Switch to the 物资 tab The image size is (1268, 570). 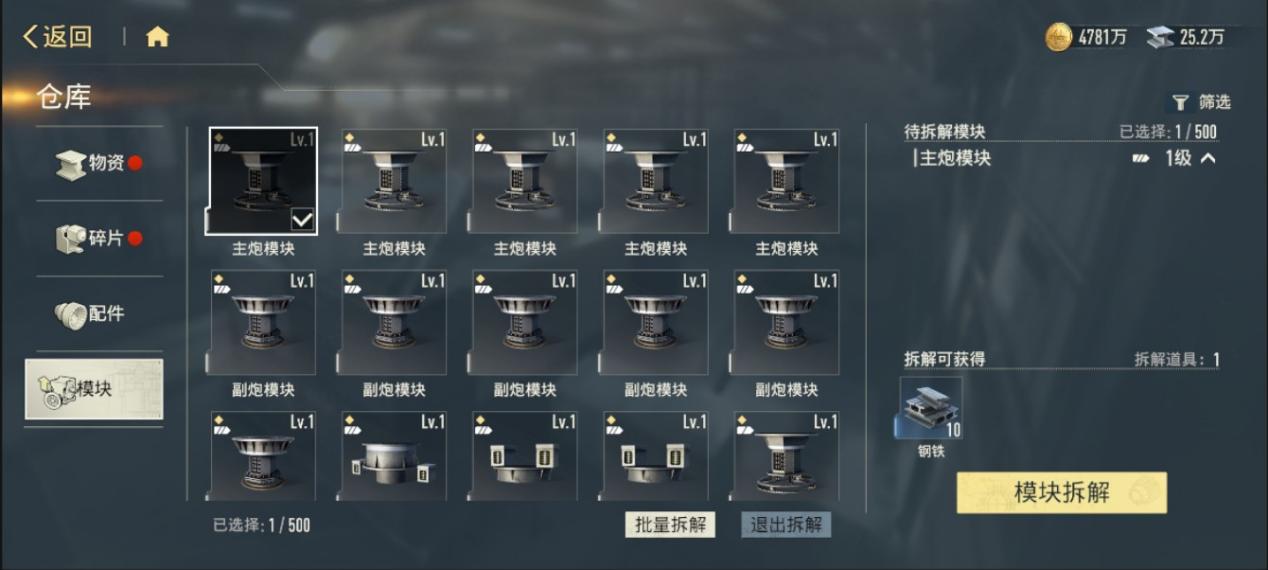pyautogui.click(x=99, y=163)
